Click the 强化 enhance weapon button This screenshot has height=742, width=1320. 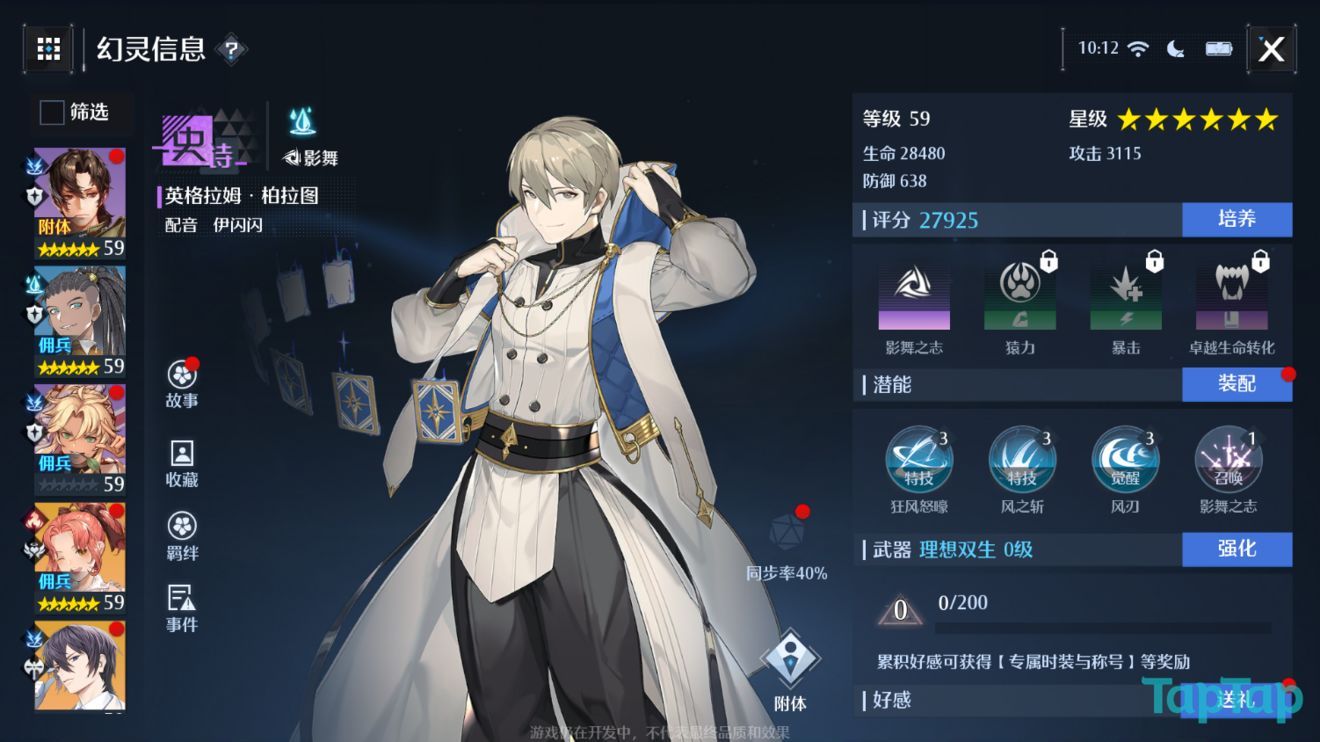click(x=1237, y=548)
